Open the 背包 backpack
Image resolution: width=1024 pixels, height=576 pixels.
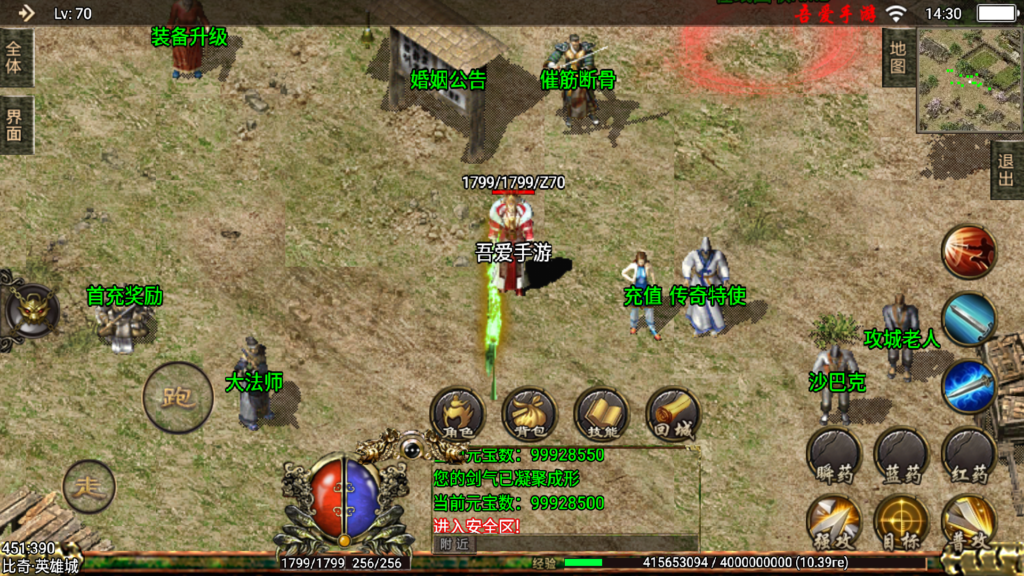point(529,414)
